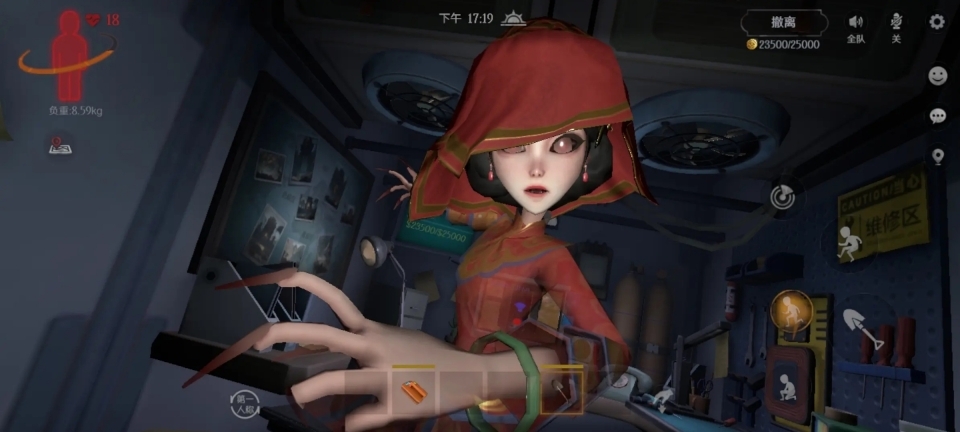Open the gear settings menu
The height and width of the screenshot is (432, 960).
coord(937,22)
